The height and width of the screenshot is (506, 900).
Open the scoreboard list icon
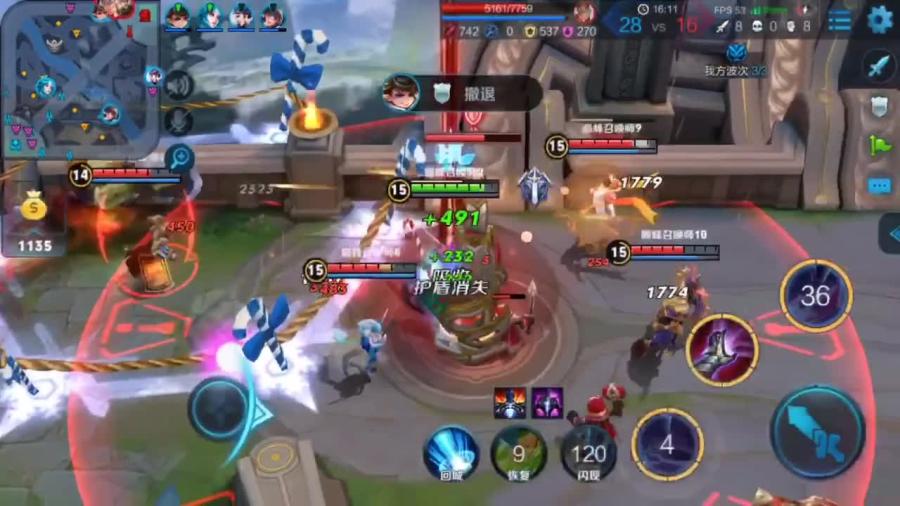coord(840,19)
